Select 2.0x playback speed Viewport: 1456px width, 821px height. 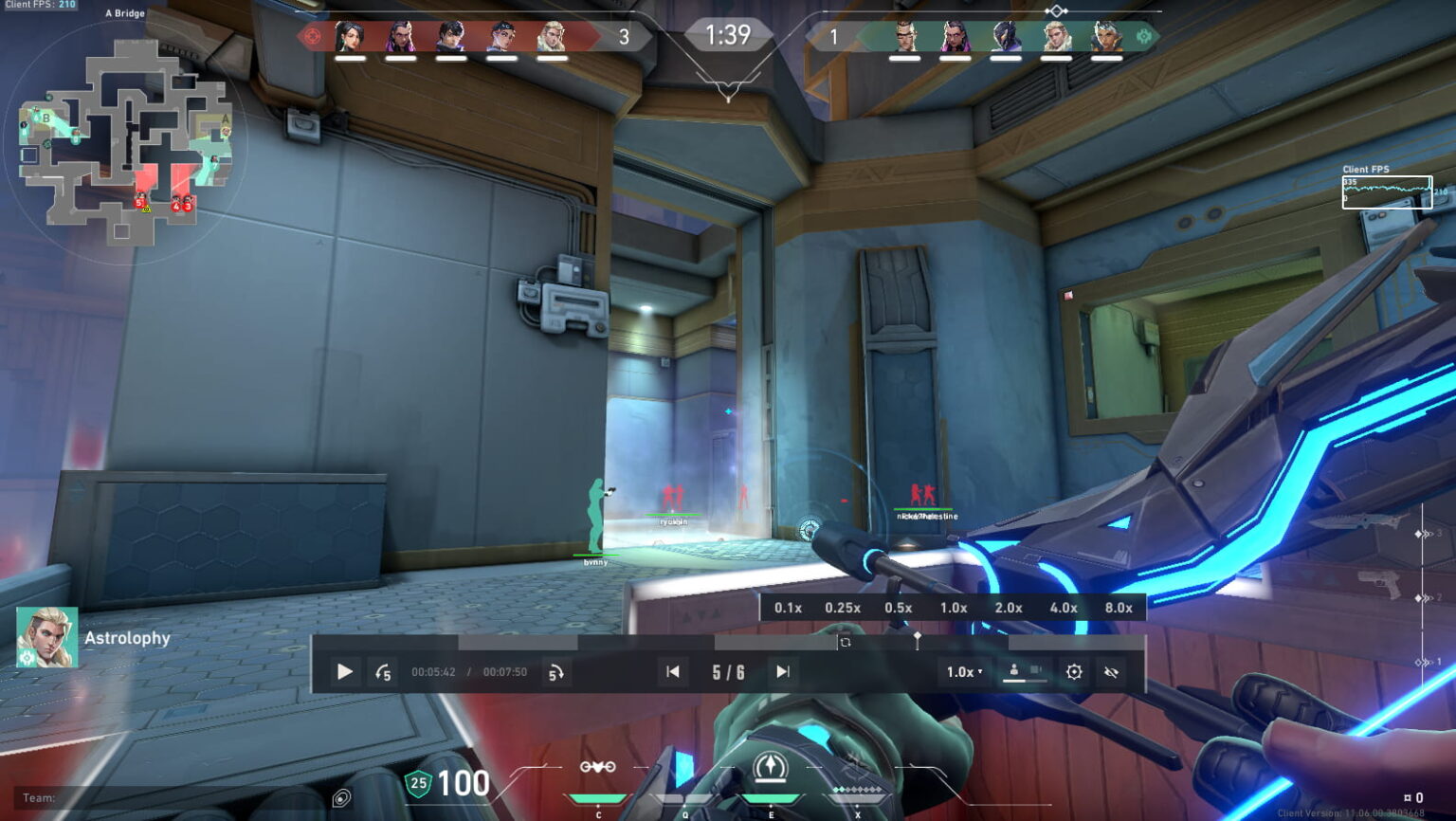(x=1009, y=608)
